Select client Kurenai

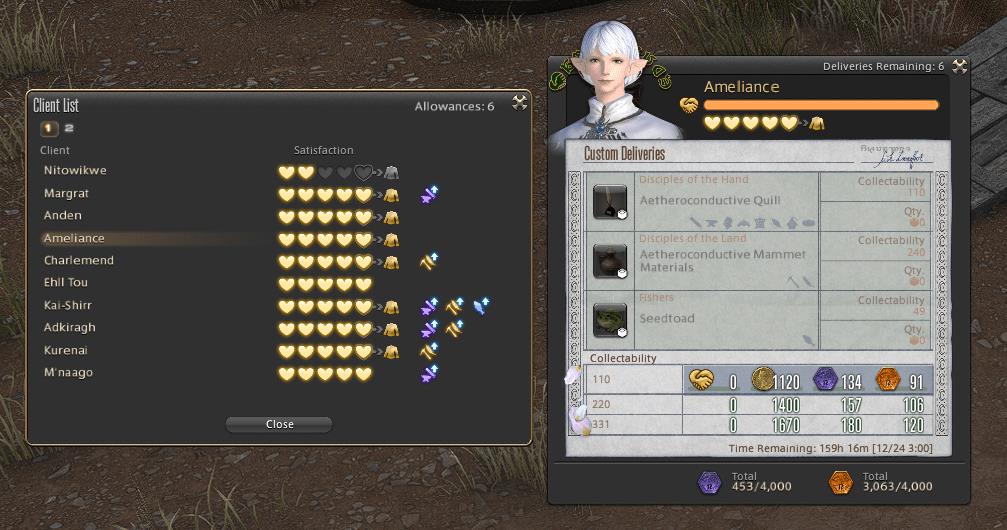pyautogui.click(x=66, y=351)
